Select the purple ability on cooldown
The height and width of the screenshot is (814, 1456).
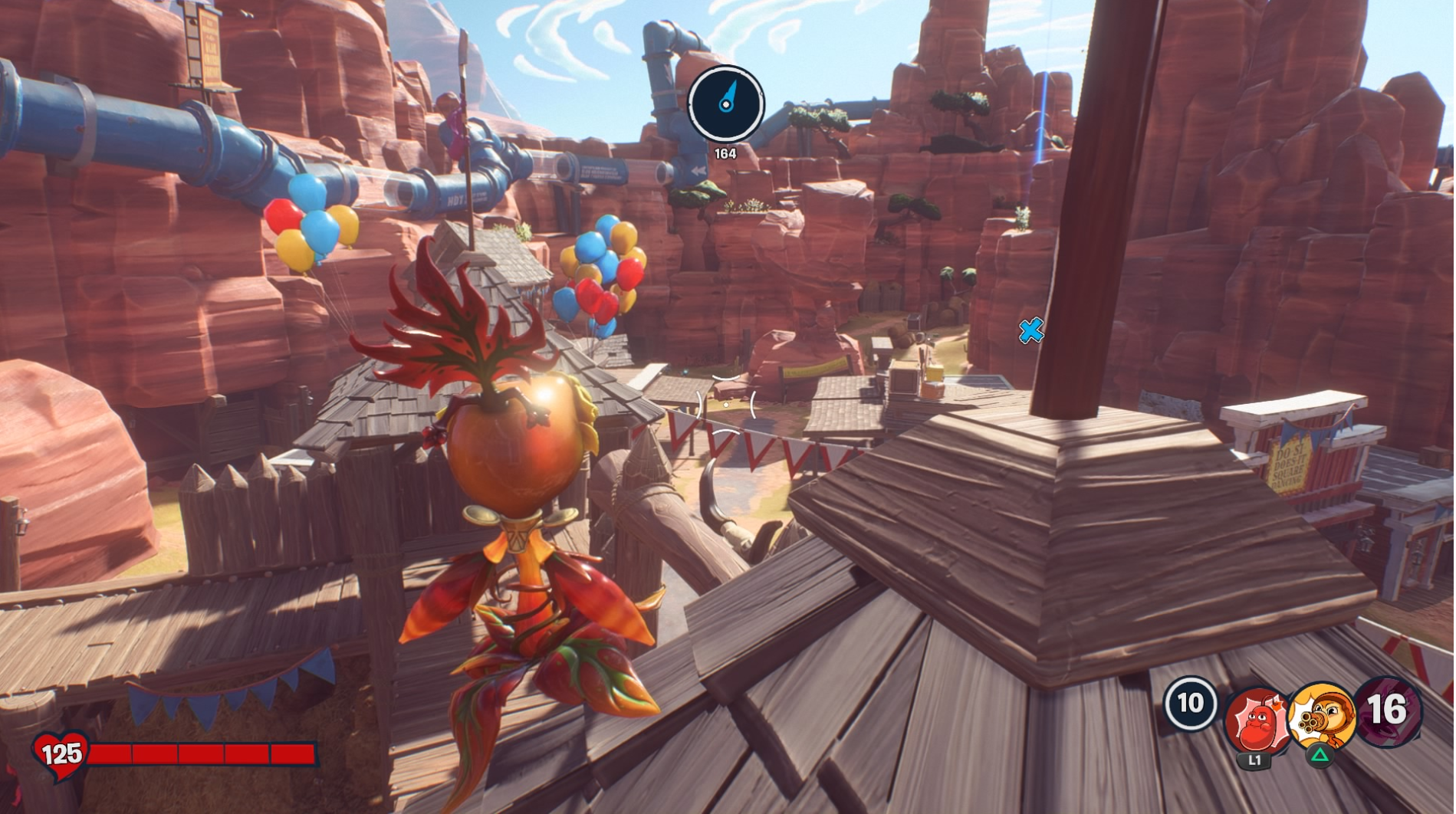coord(1388,711)
